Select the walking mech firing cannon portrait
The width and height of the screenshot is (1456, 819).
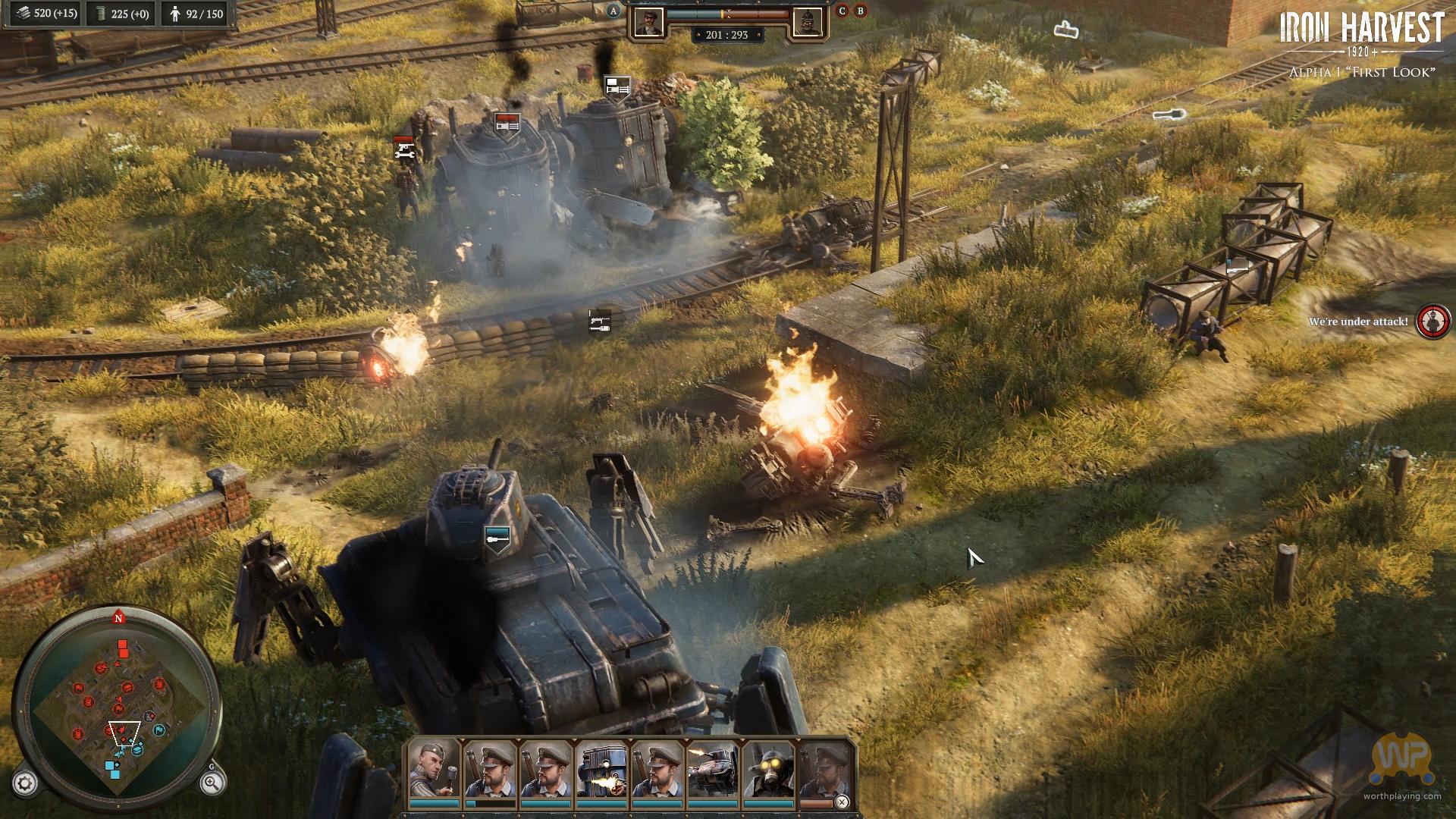[712, 770]
